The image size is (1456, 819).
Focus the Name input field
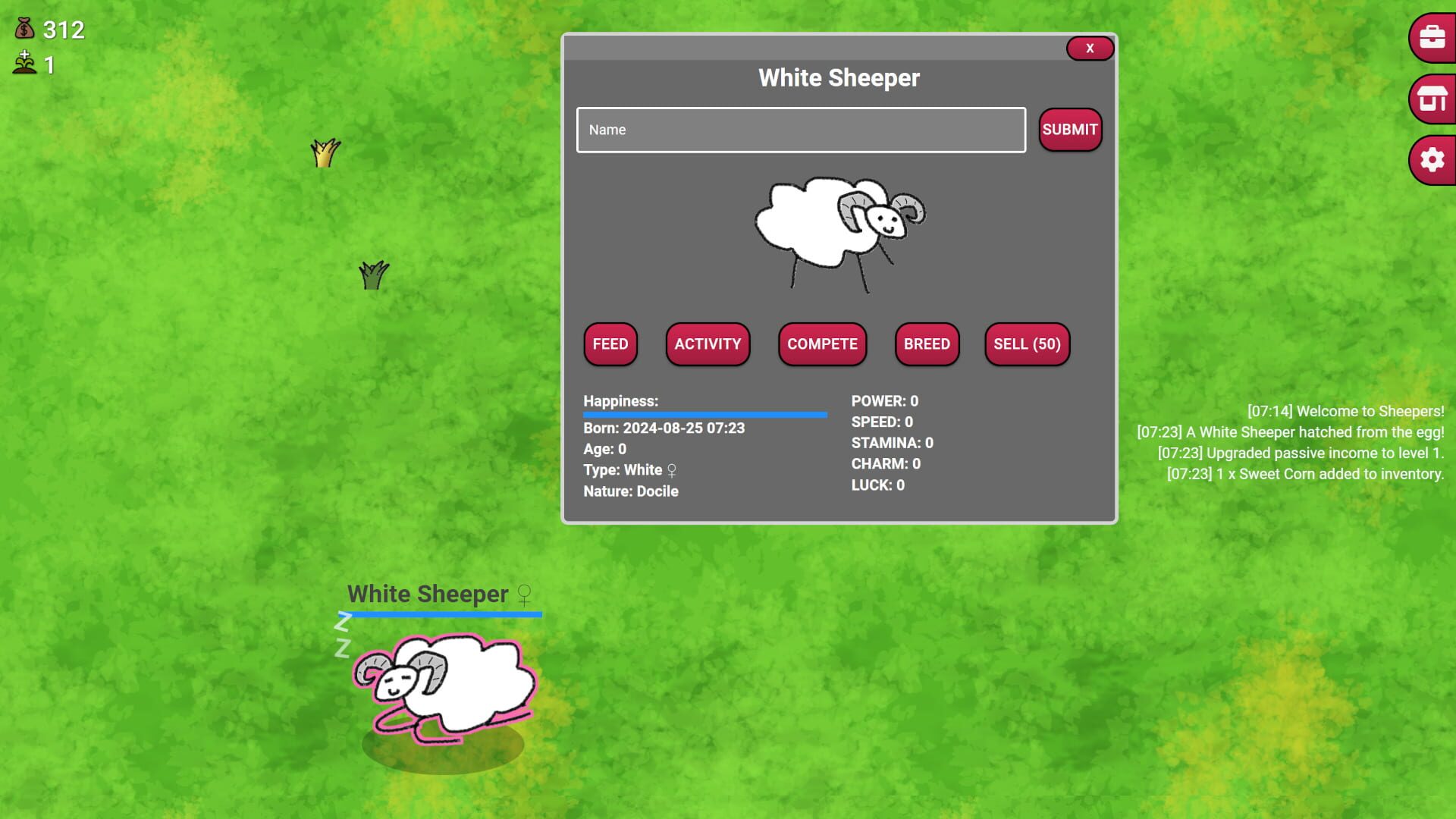click(800, 130)
